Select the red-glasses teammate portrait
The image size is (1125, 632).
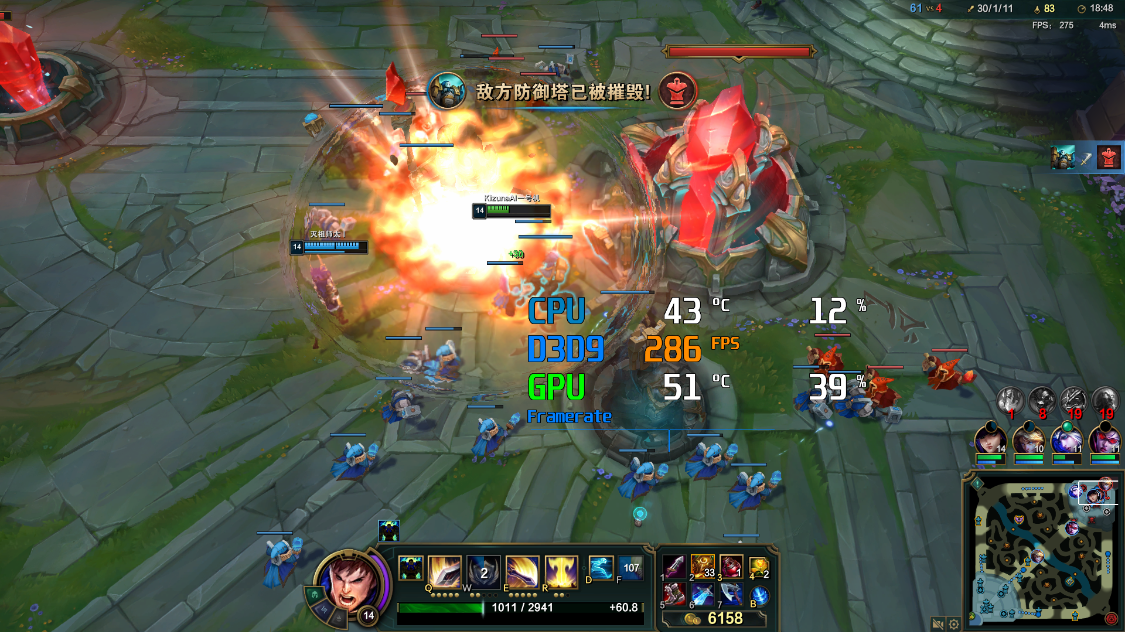pos(1103,440)
